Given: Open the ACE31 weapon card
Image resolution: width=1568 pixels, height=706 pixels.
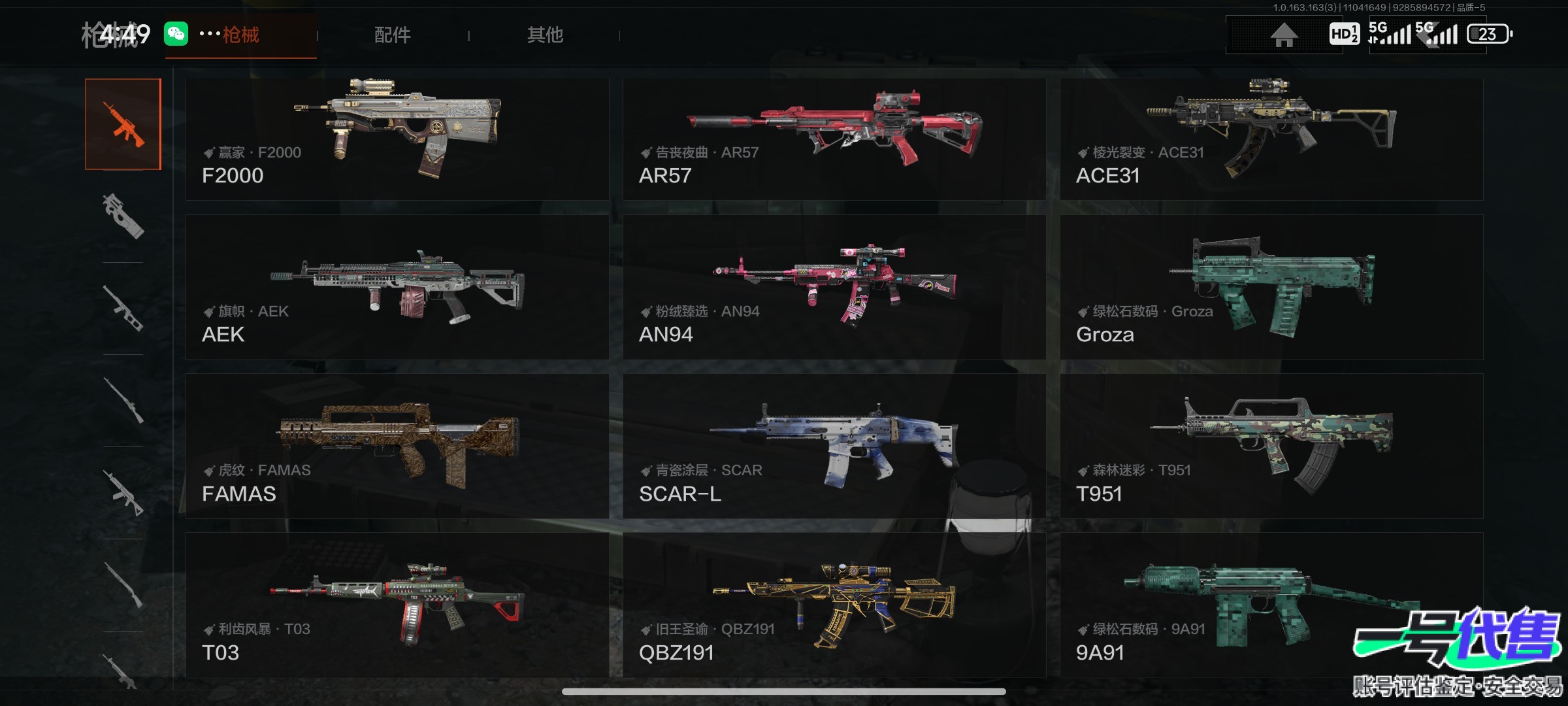Looking at the screenshot, I should [x=1271, y=139].
